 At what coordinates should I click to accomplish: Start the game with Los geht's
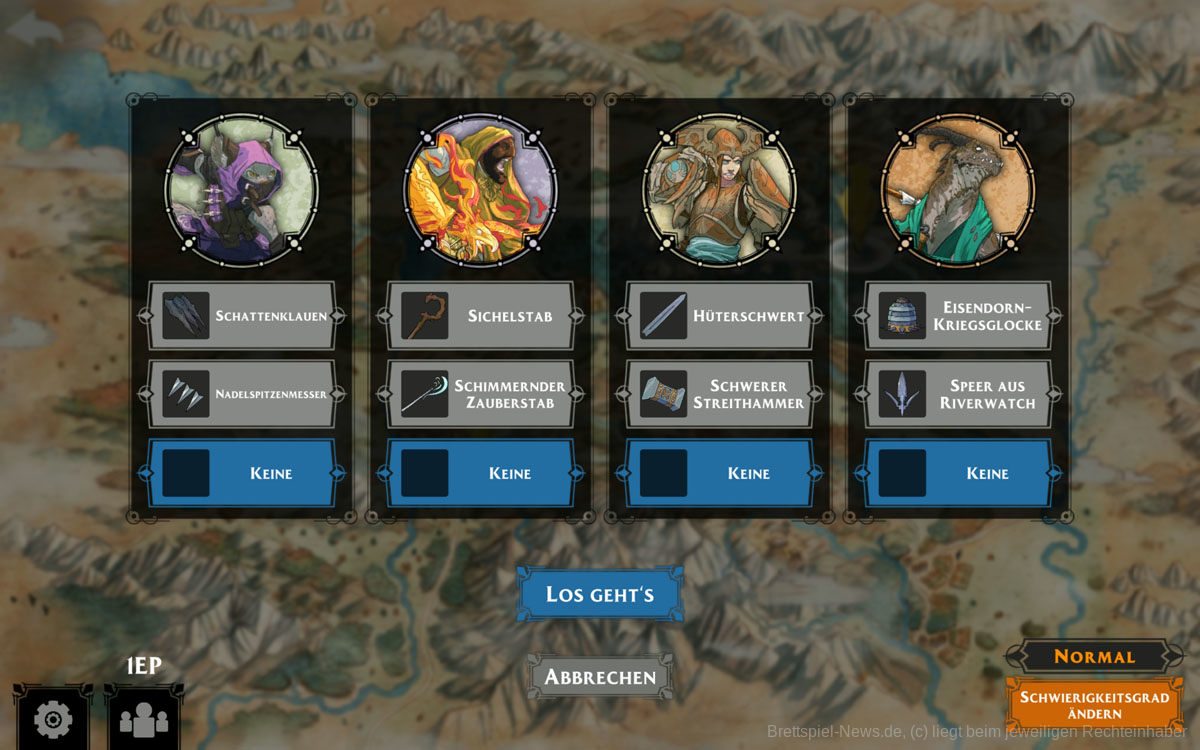pyautogui.click(x=600, y=594)
